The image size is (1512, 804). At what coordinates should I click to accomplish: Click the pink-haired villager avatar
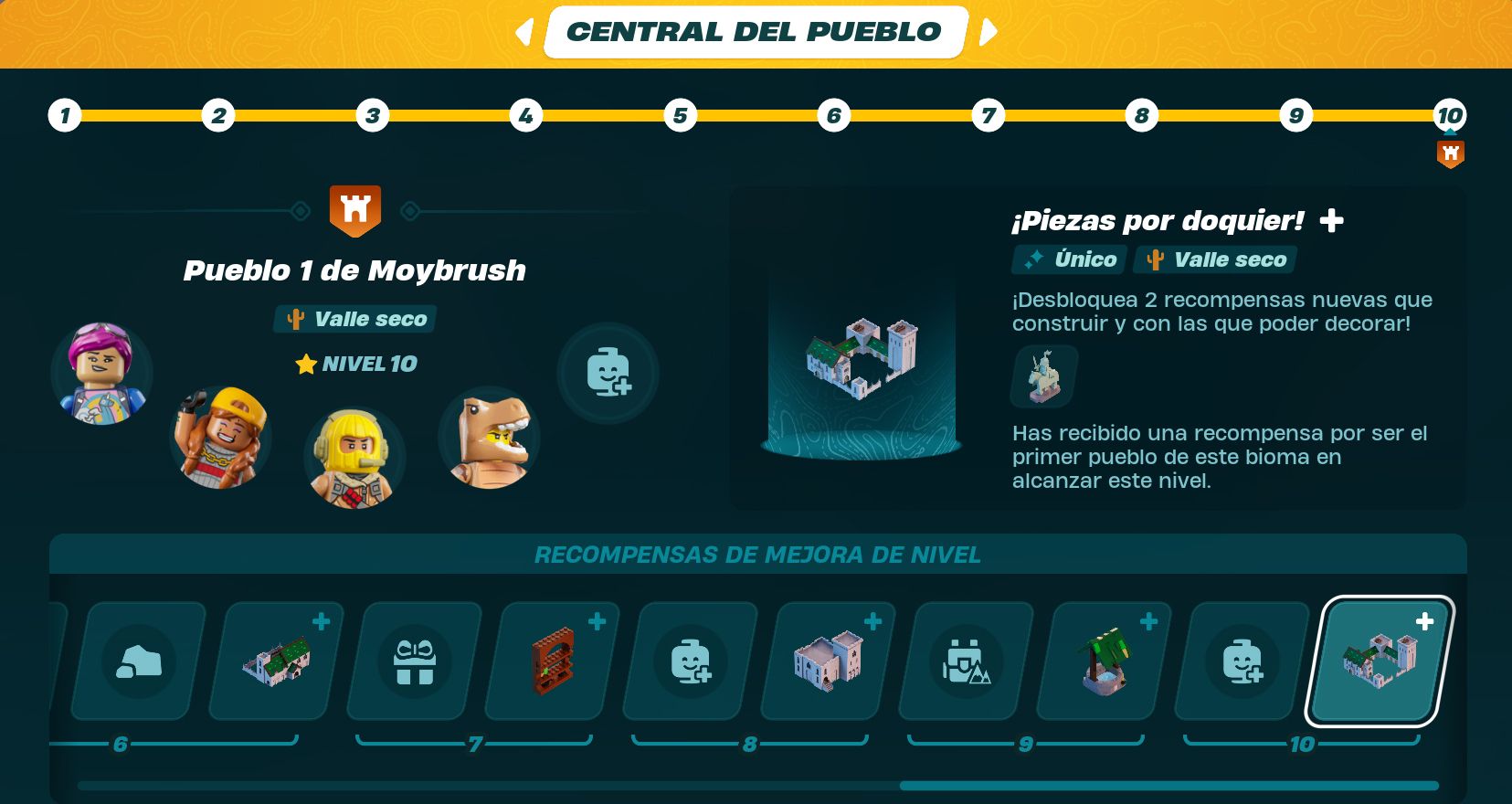(100, 373)
